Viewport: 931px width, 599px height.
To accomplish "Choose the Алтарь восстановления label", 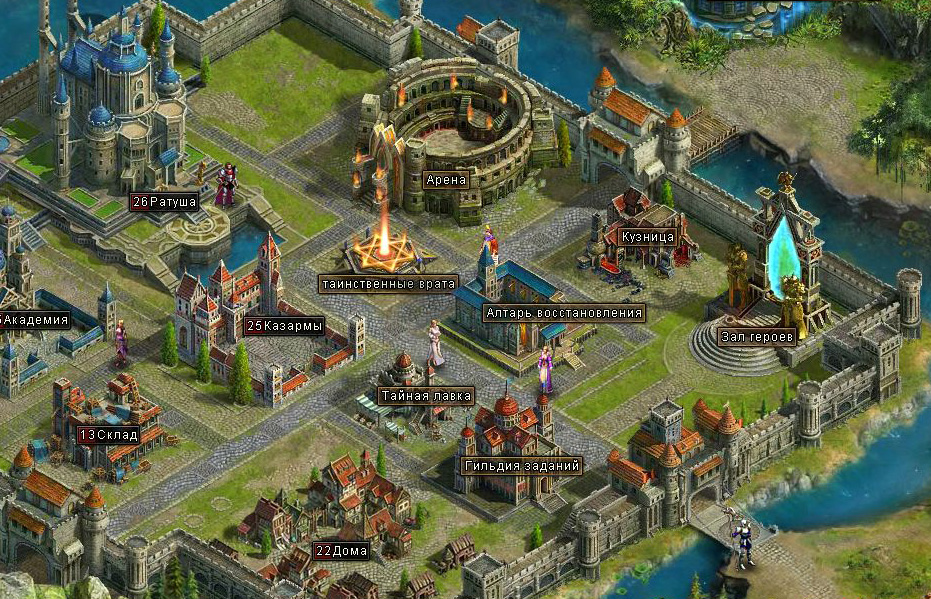I will [562, 313].
